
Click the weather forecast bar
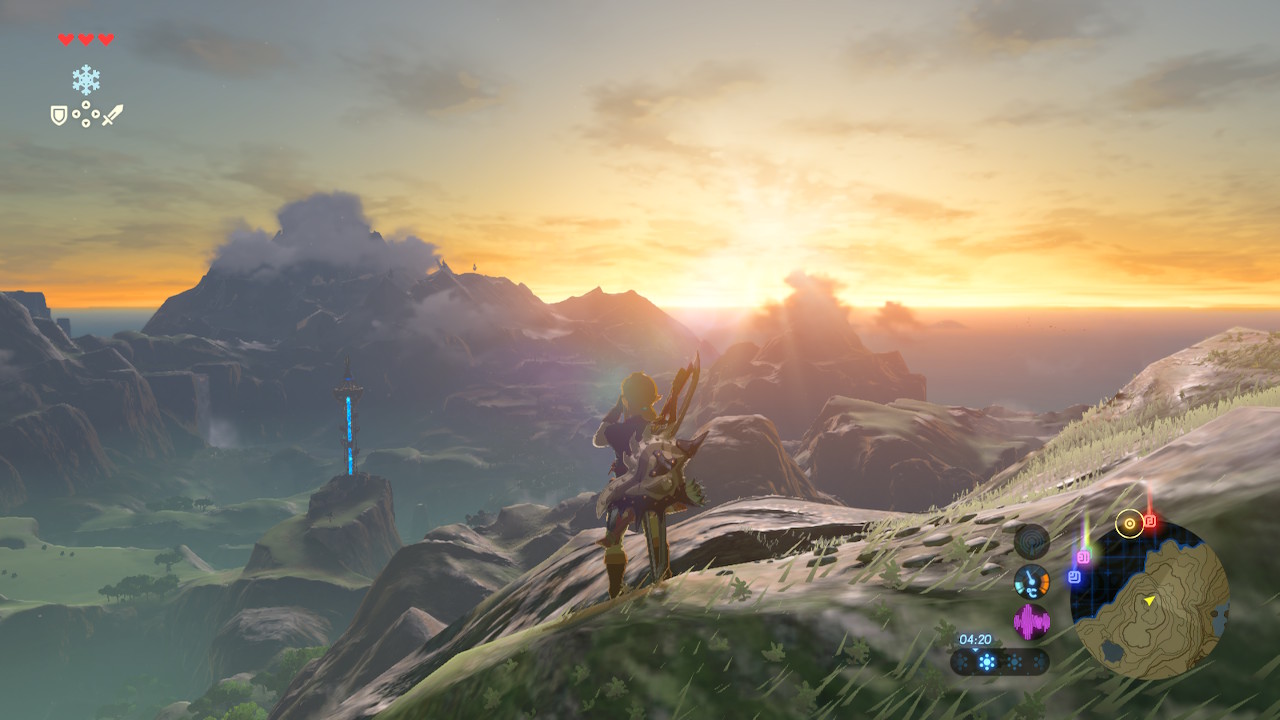click(x=1000, y=661)
